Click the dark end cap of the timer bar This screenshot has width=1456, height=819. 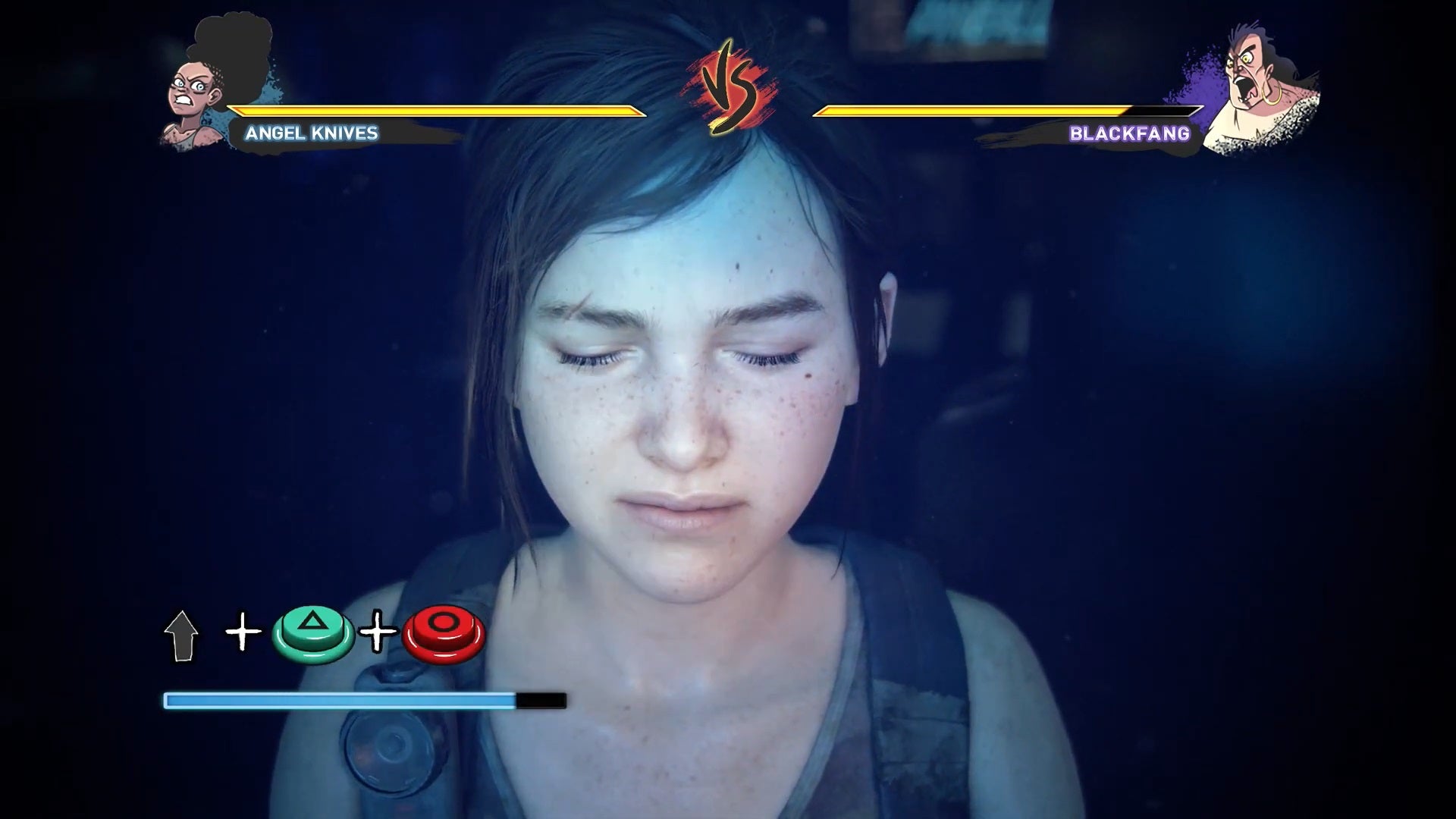tap(540, 702)
